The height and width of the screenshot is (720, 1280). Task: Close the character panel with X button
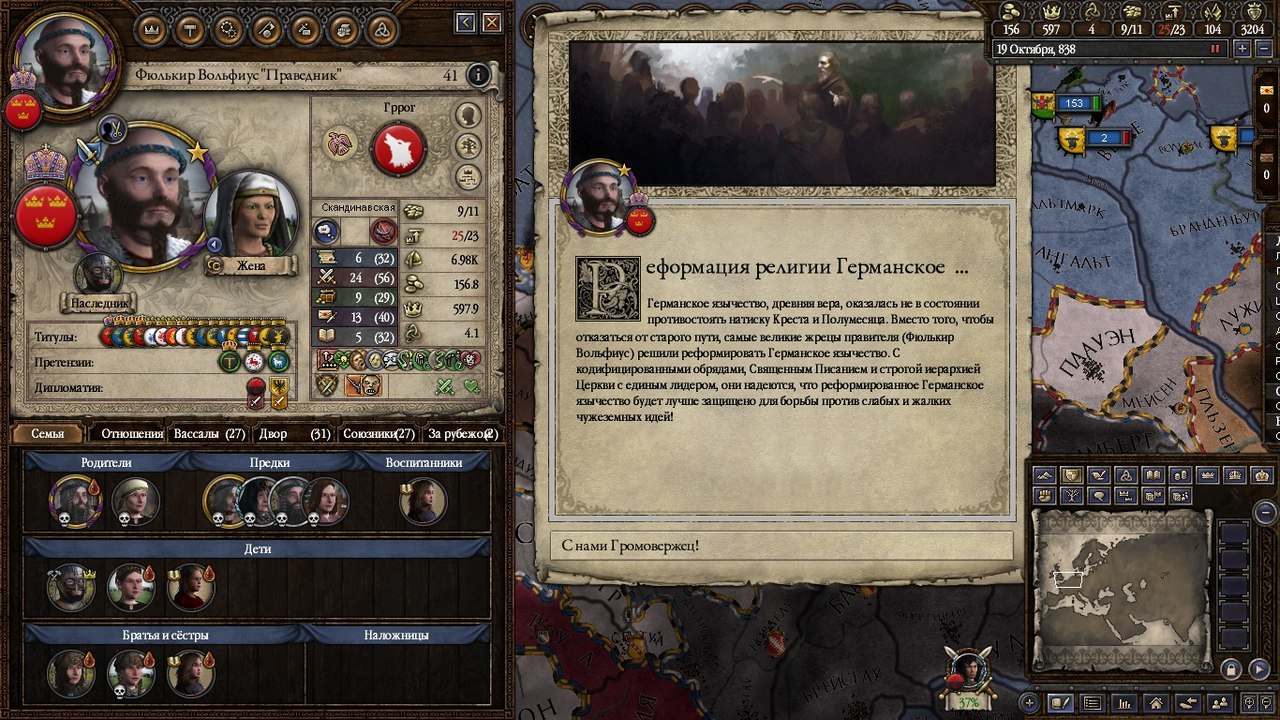pyautogui.click(x=492, y=22)
